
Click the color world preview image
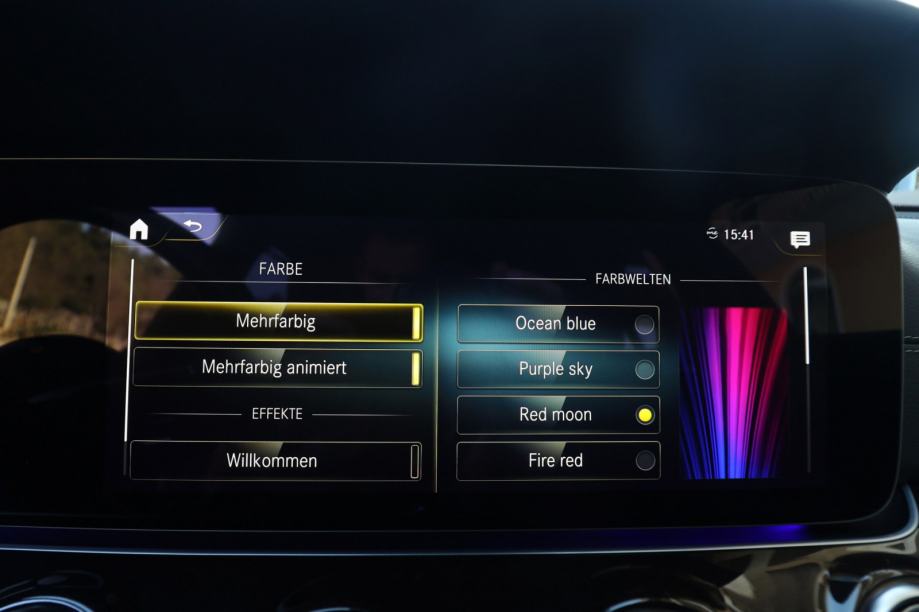(x=733, y=392)
